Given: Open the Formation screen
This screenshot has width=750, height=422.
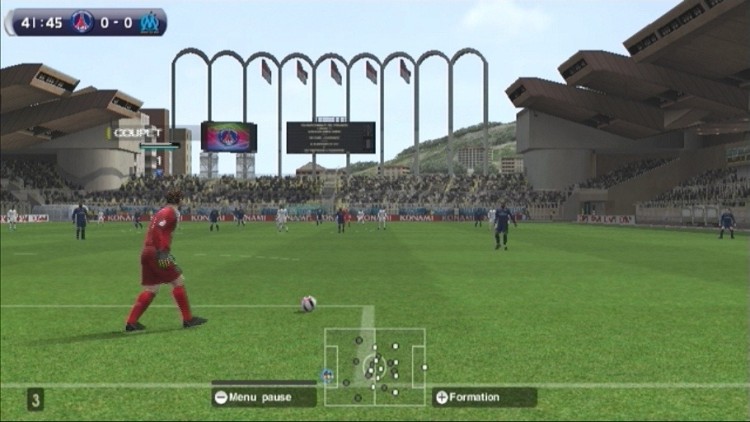Looking at the screenshot, I should point(484,397).
